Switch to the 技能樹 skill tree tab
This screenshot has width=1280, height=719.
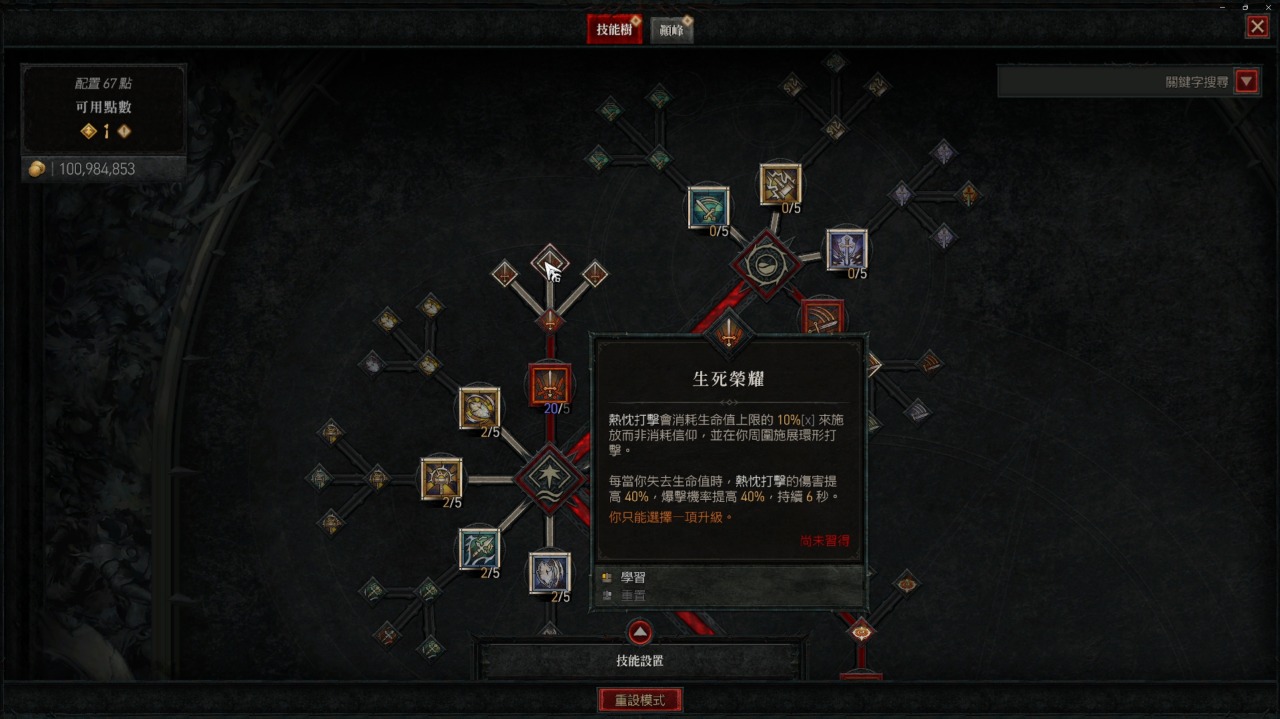coord(613,30)
